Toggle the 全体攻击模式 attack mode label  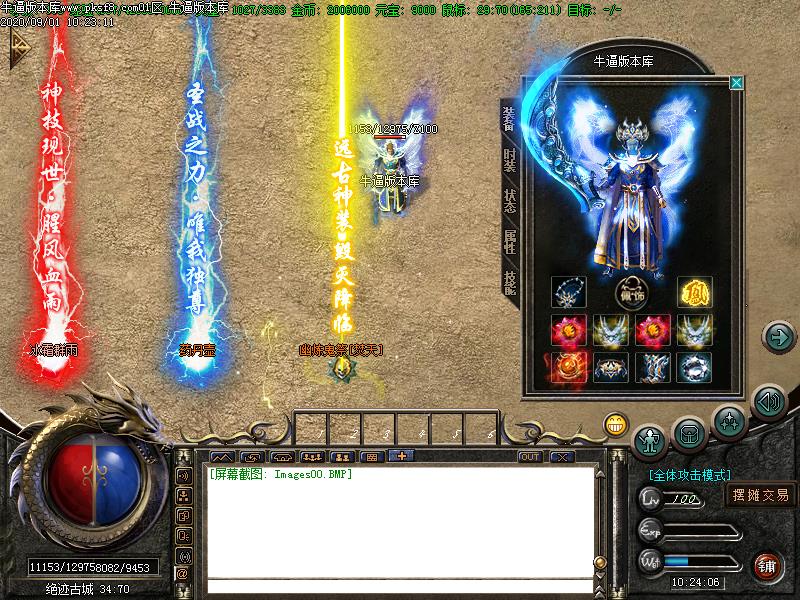[690, 475]
